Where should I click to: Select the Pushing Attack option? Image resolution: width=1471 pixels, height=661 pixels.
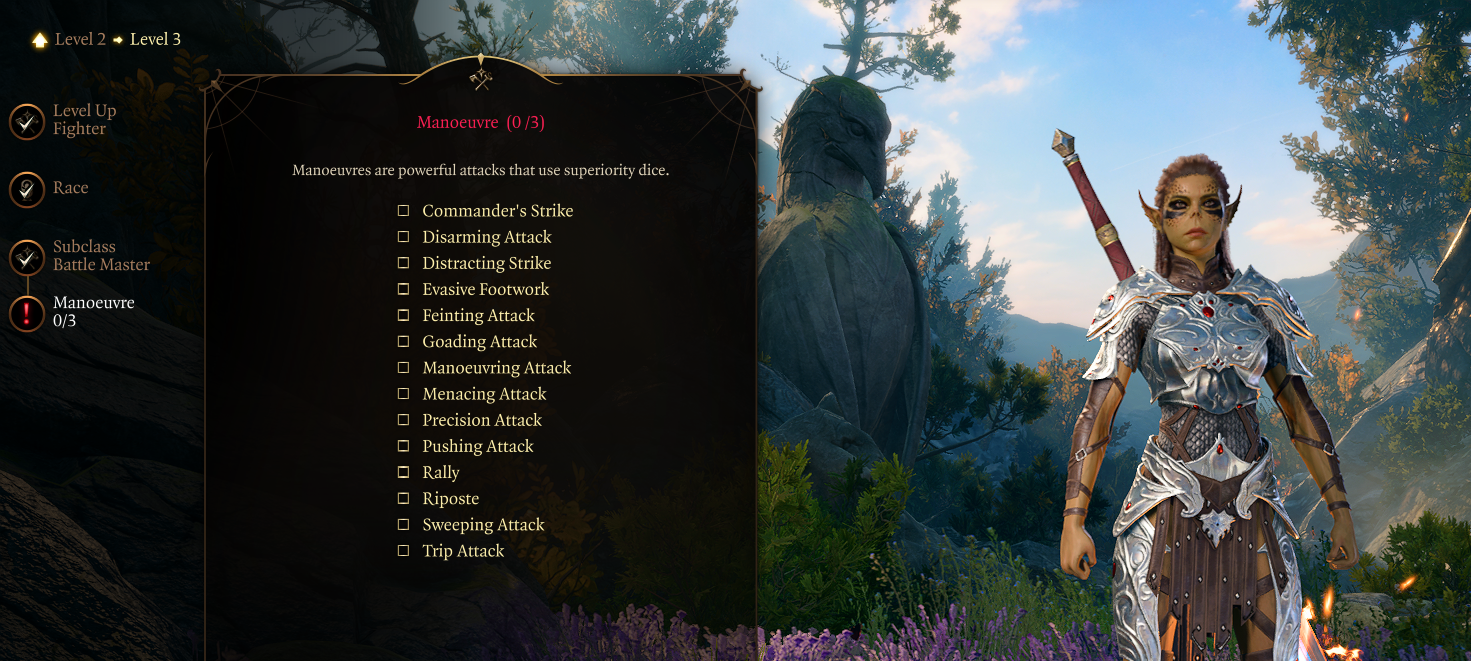click(404, 446)
